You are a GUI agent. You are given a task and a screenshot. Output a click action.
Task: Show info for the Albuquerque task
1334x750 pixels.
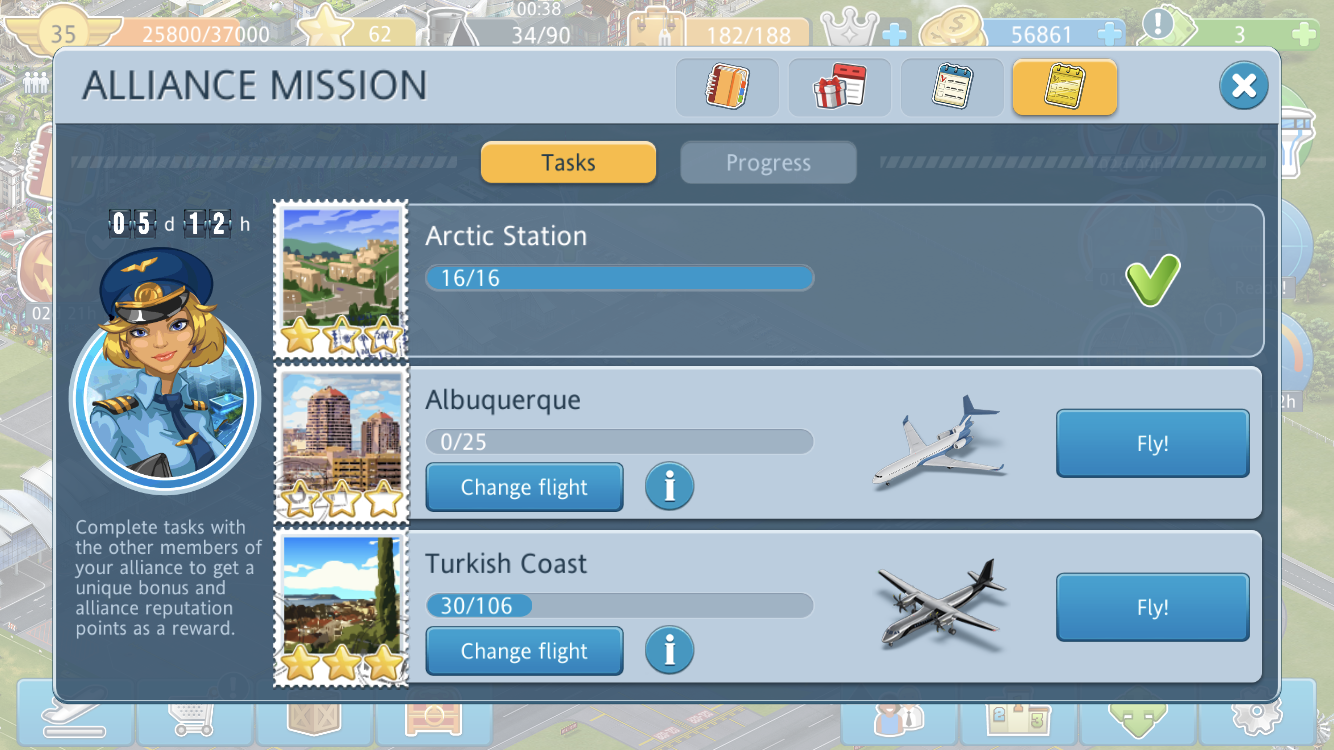coord(669,487)
